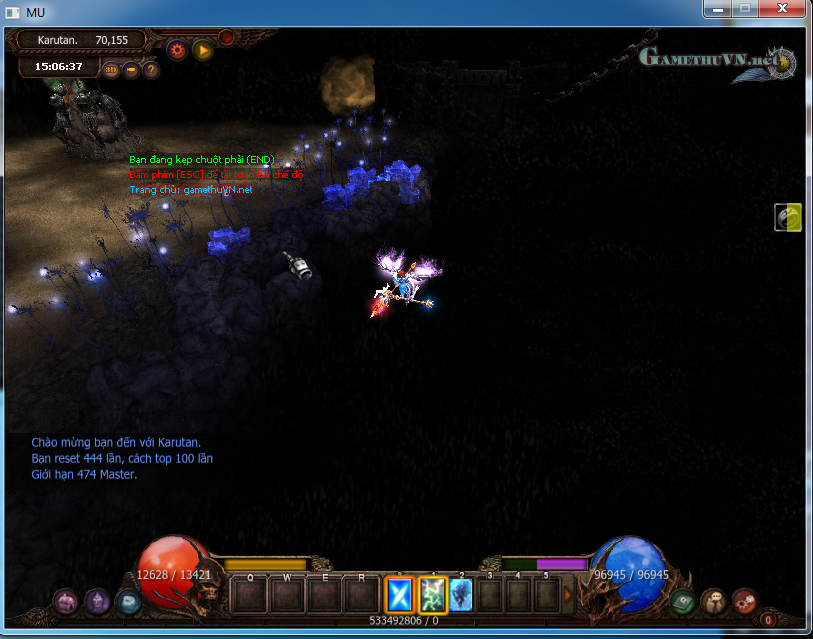Use the blue ice skill in slot 2
Screen dimensions: 813x639
point(461,595)
